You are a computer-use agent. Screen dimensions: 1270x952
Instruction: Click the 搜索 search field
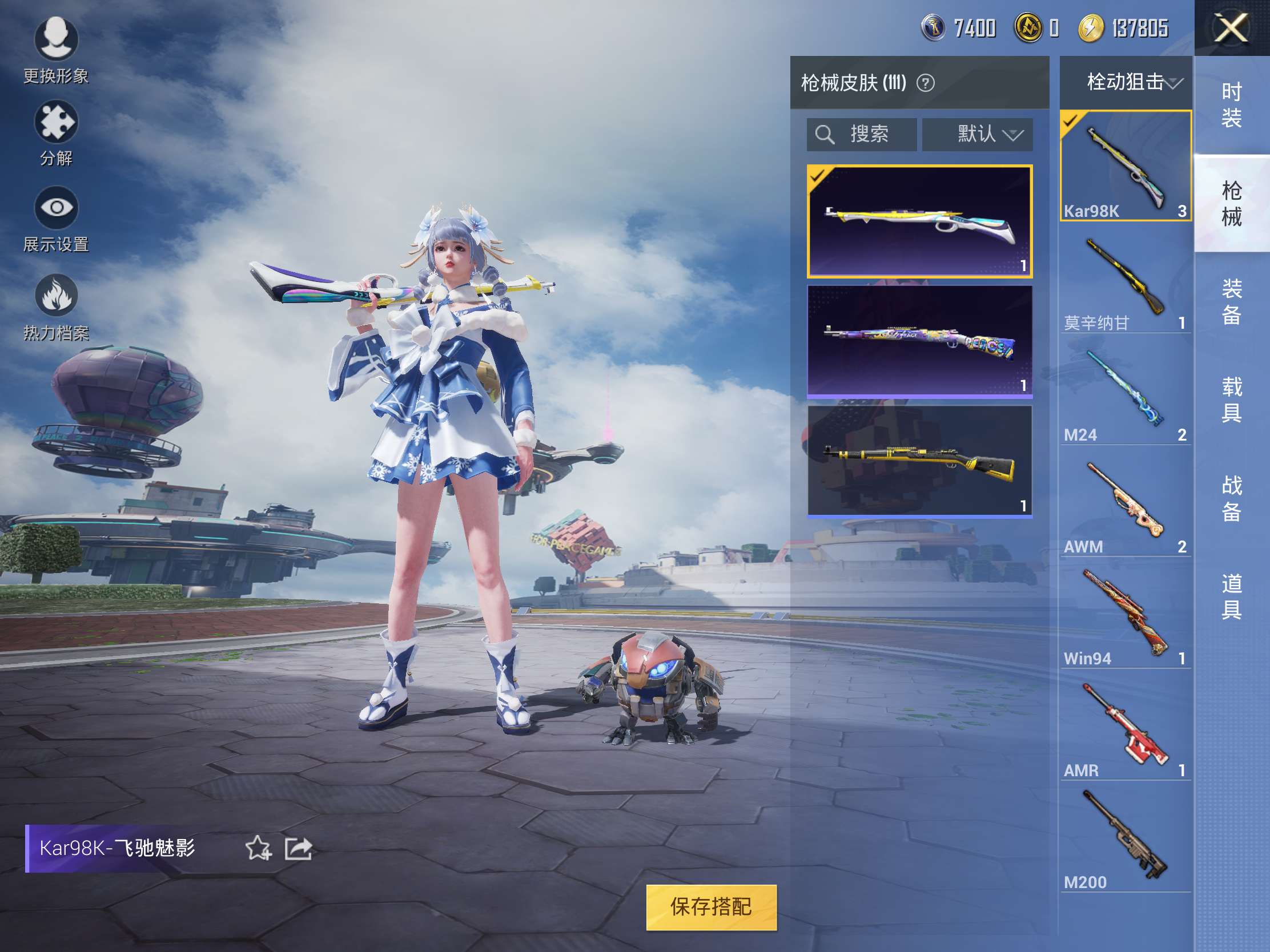(x=861, y=135)
